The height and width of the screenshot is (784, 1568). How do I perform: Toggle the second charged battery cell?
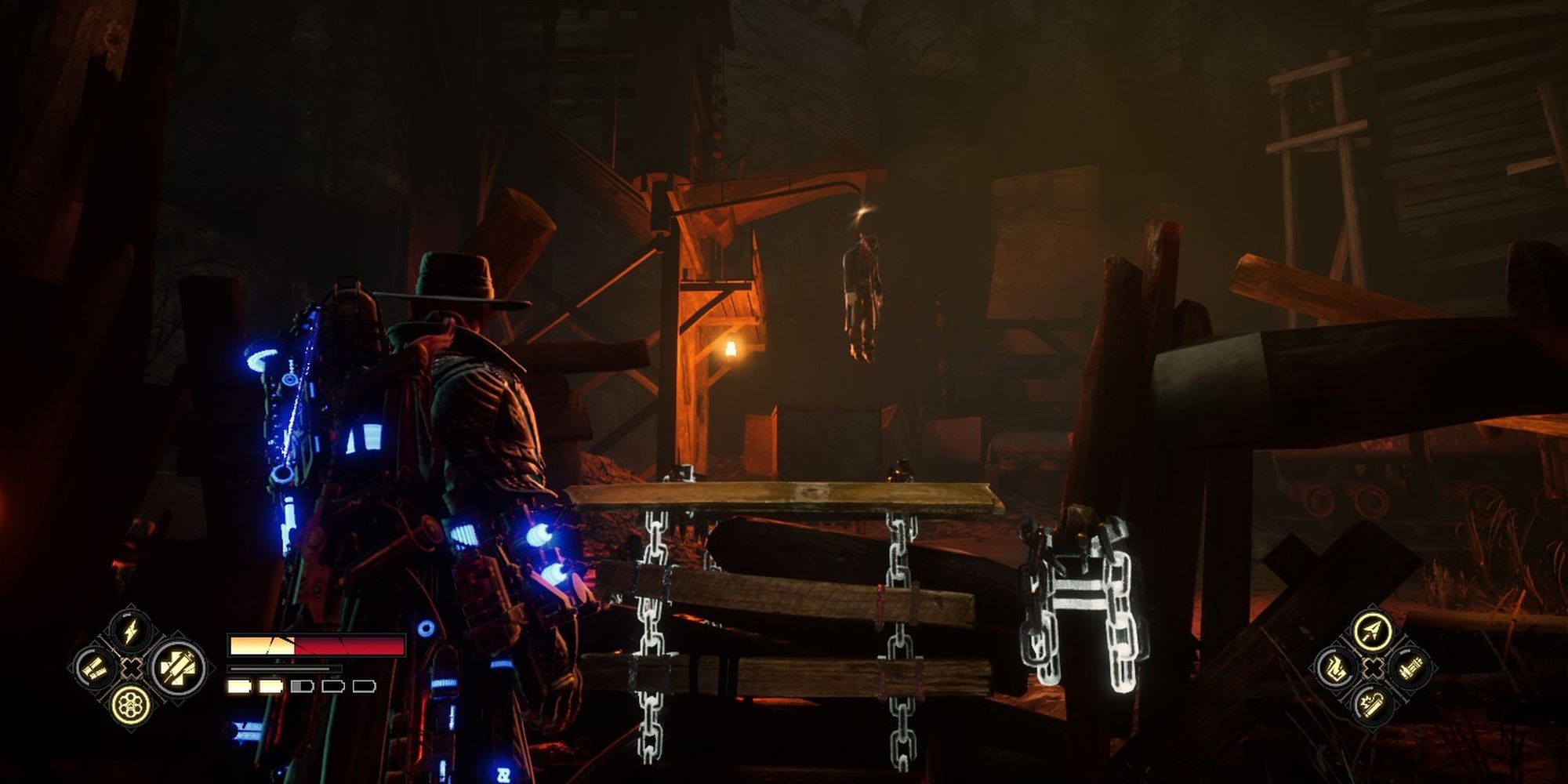pos(270,687)
